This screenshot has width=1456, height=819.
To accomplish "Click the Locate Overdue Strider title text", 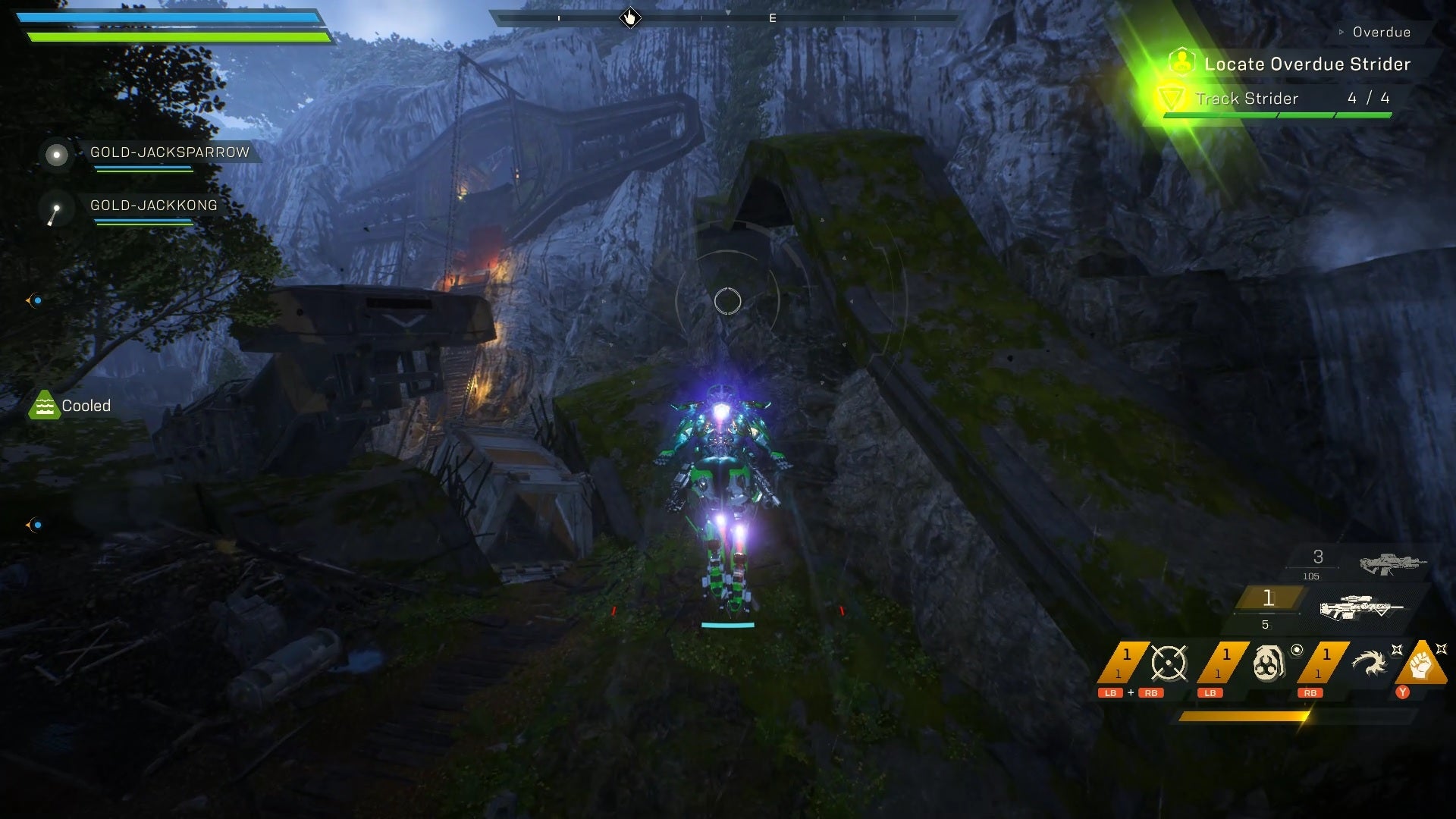I will [x=1307, y=64].
